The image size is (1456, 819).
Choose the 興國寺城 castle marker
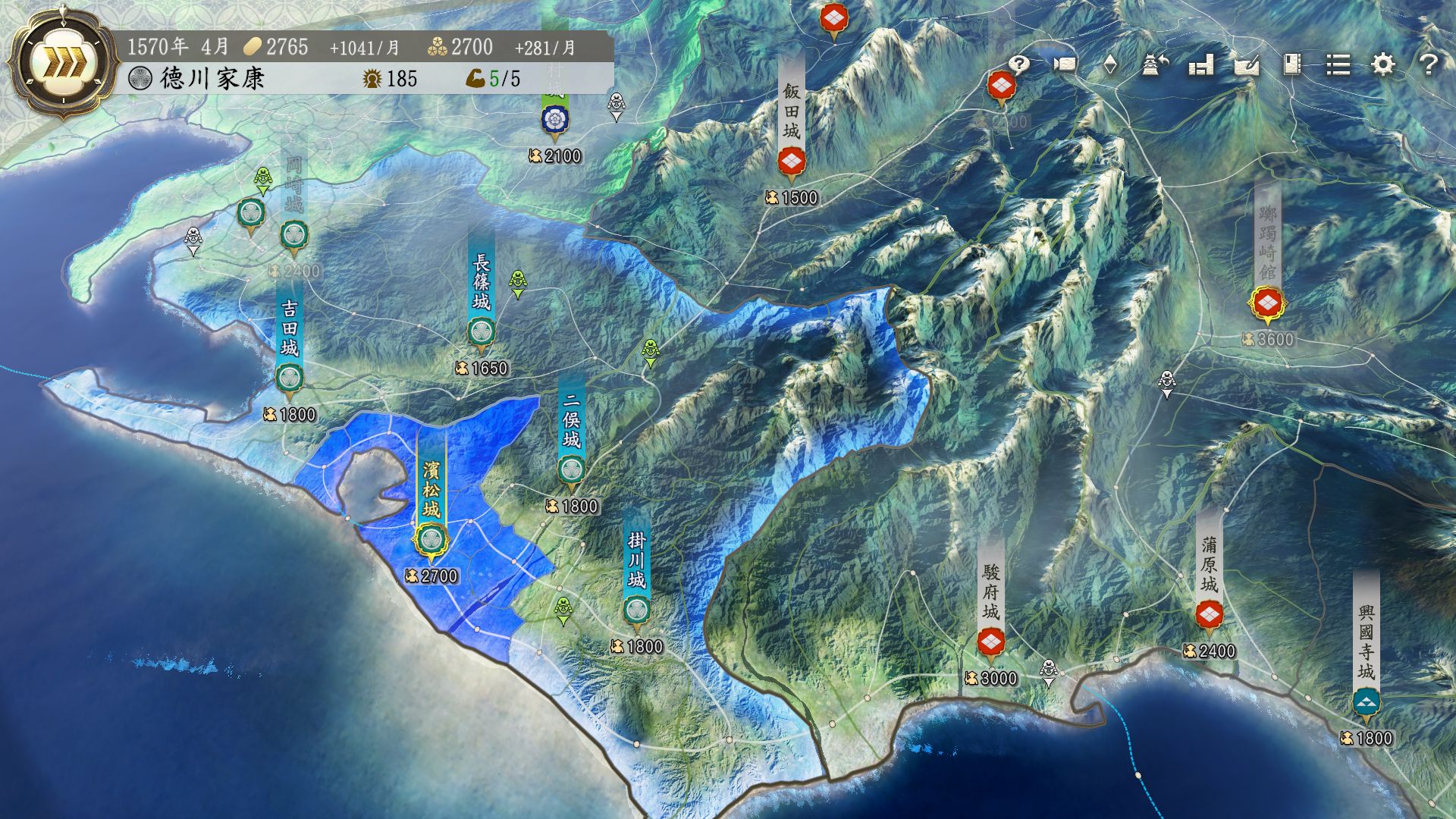tap(1367, 701)
